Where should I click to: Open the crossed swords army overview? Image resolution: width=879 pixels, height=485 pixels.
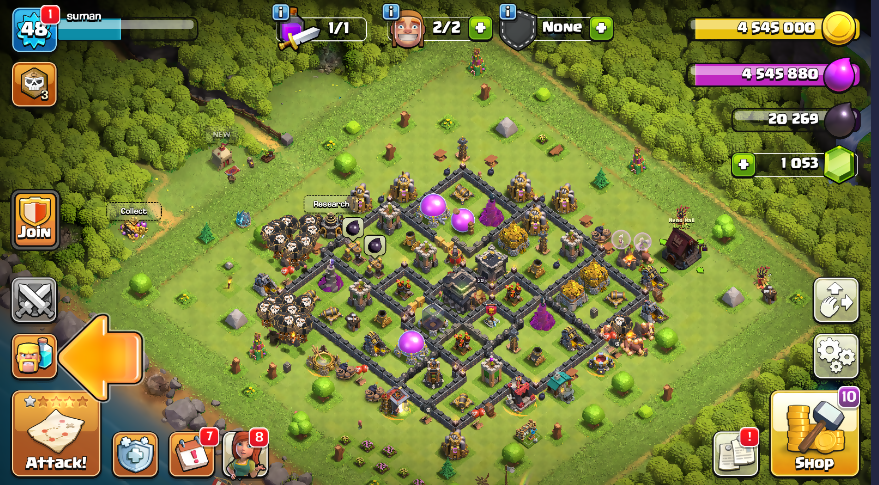click(x=34, y=298)
